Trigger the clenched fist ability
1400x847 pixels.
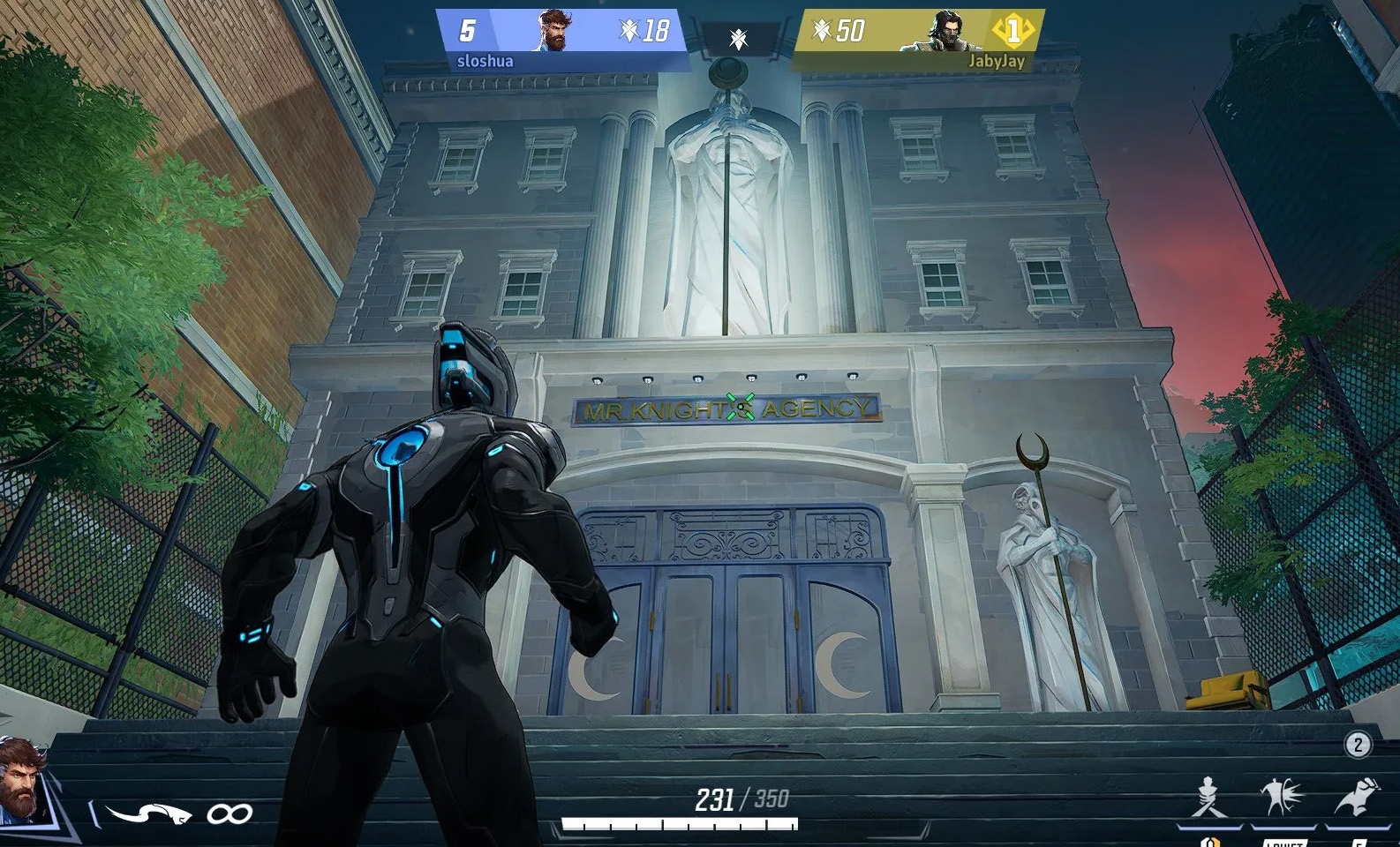(1357, 797)
